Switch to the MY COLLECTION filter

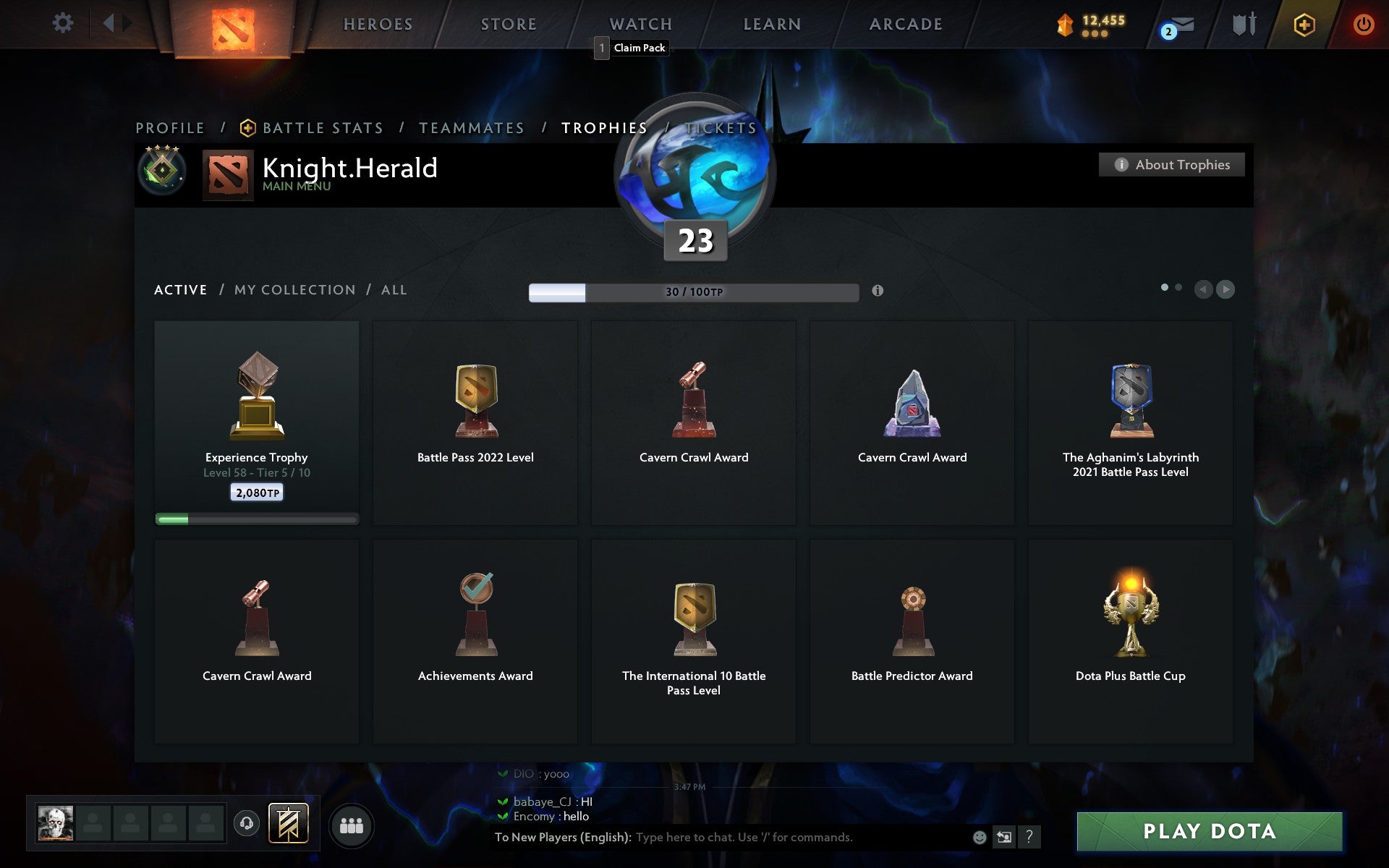pyautogui.click(x=294, y=289)
